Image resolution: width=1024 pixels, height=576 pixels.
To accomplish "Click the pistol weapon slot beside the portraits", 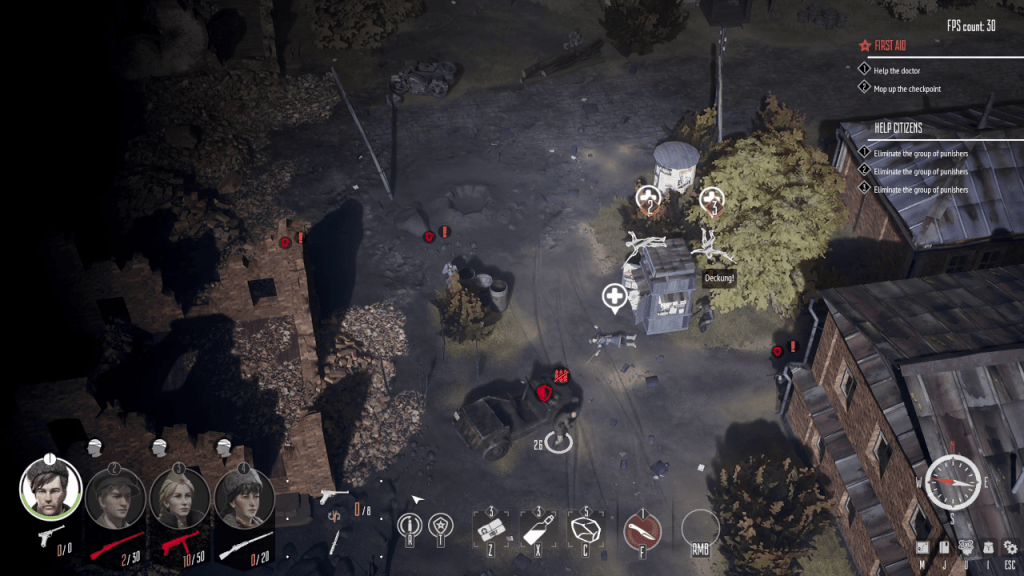I will (x=335, y=494).
